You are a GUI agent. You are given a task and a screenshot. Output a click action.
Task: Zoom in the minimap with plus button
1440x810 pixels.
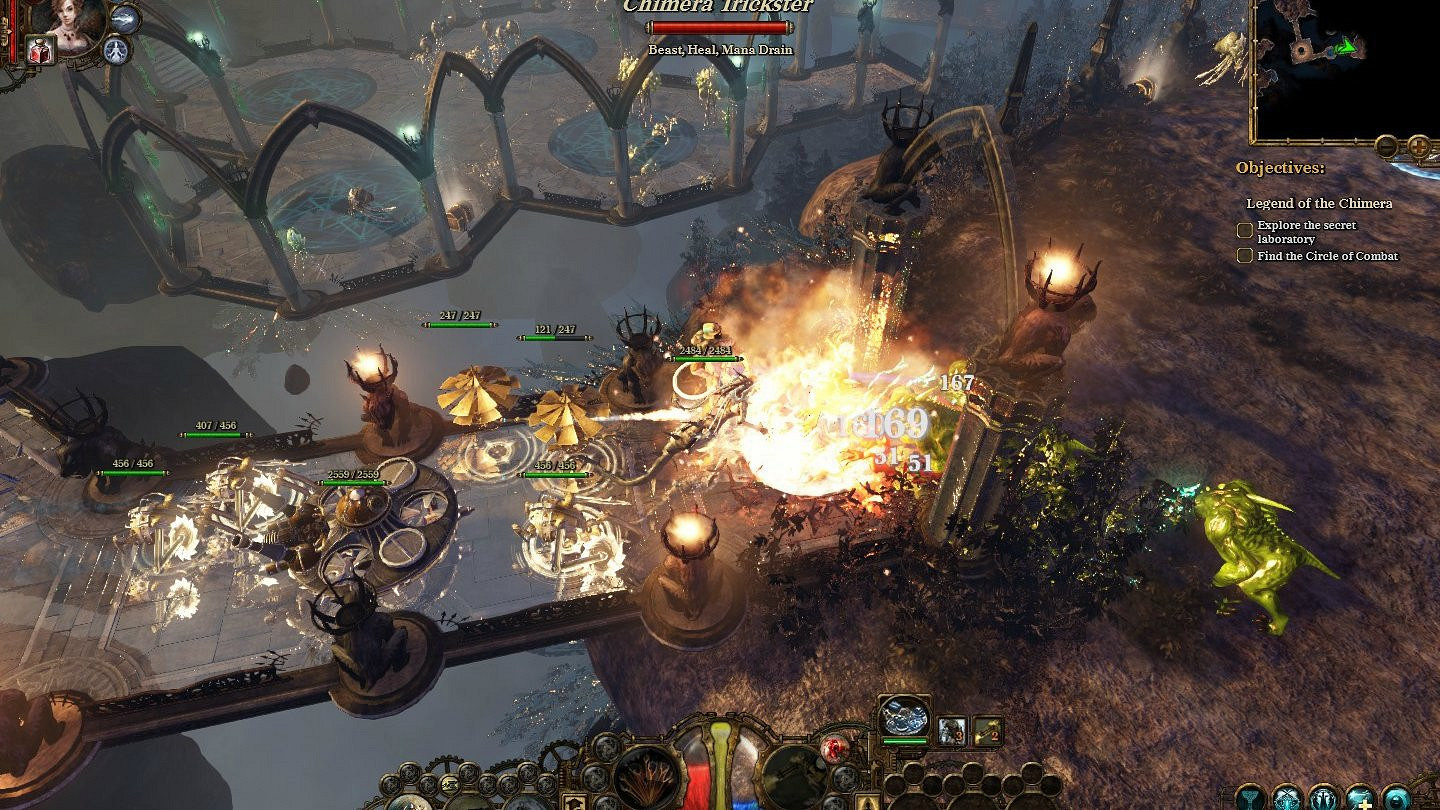coord(1418,147)
